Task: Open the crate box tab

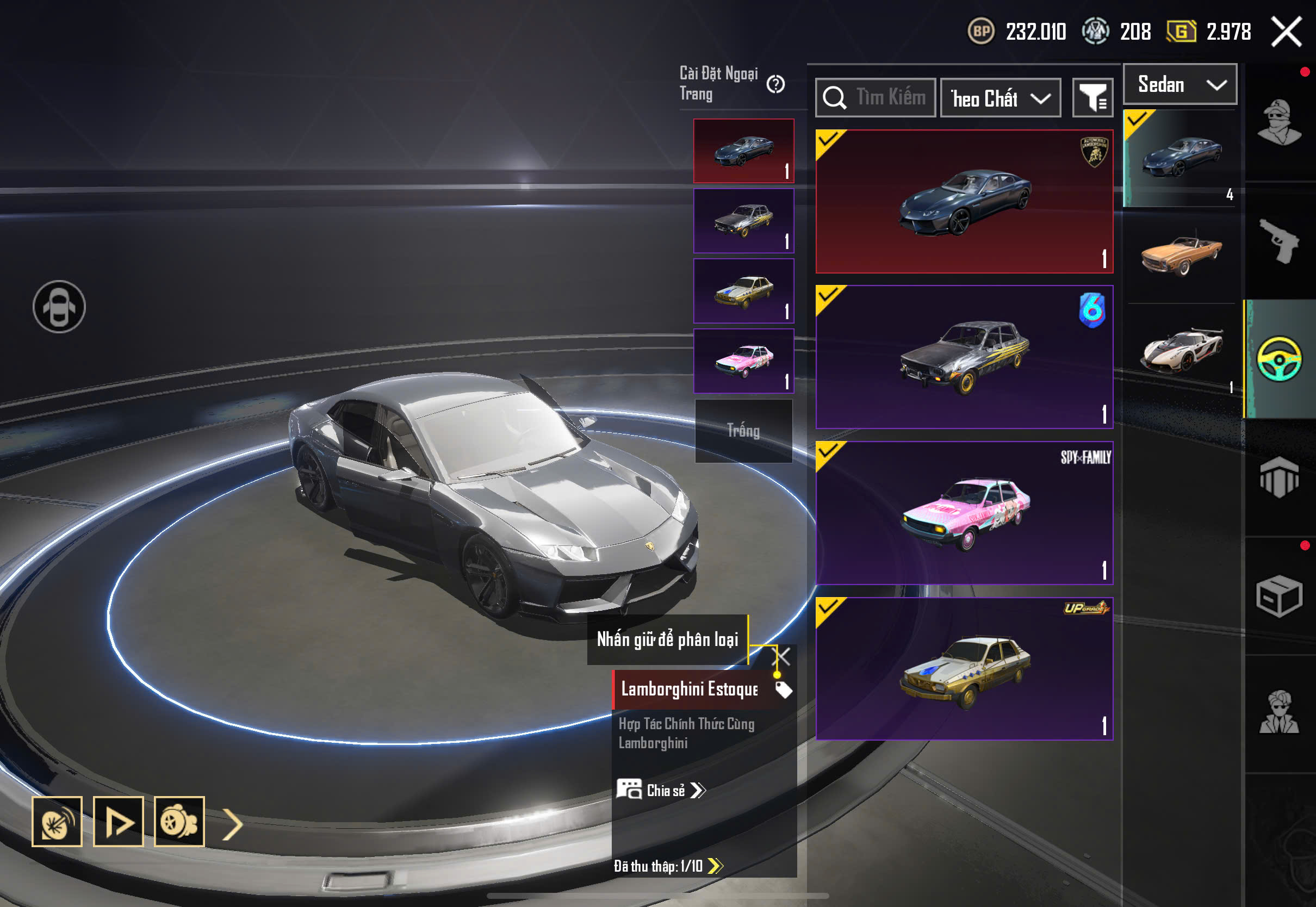Action: 1279,597
